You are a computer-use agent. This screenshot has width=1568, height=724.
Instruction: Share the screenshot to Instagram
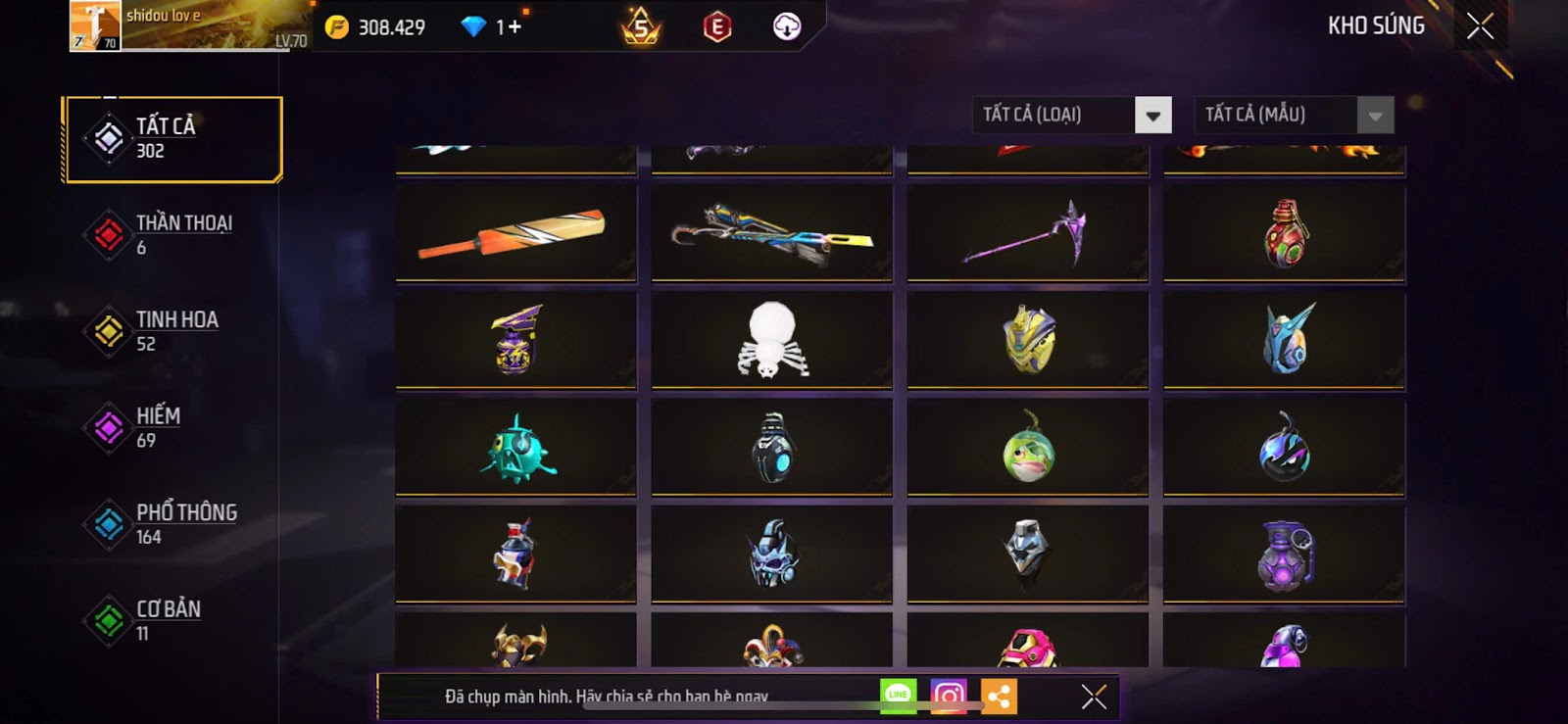point(948,696)
